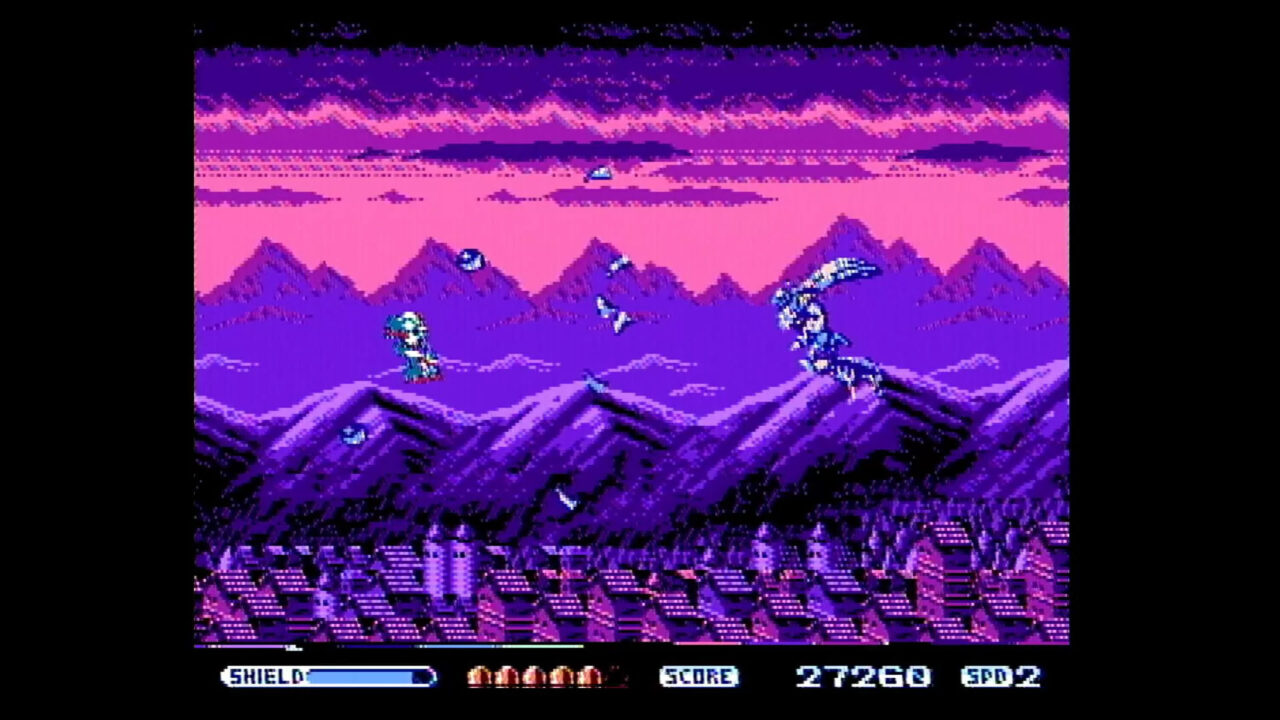Click the middle orange orb icon
Image resolution: width=1280 pixels, height=720 pixels.
coord(534,677)
